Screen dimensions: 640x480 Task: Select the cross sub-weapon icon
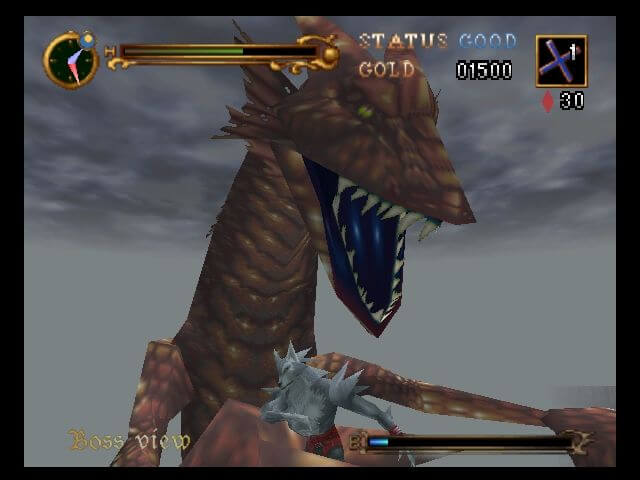(x=560, y=61)
